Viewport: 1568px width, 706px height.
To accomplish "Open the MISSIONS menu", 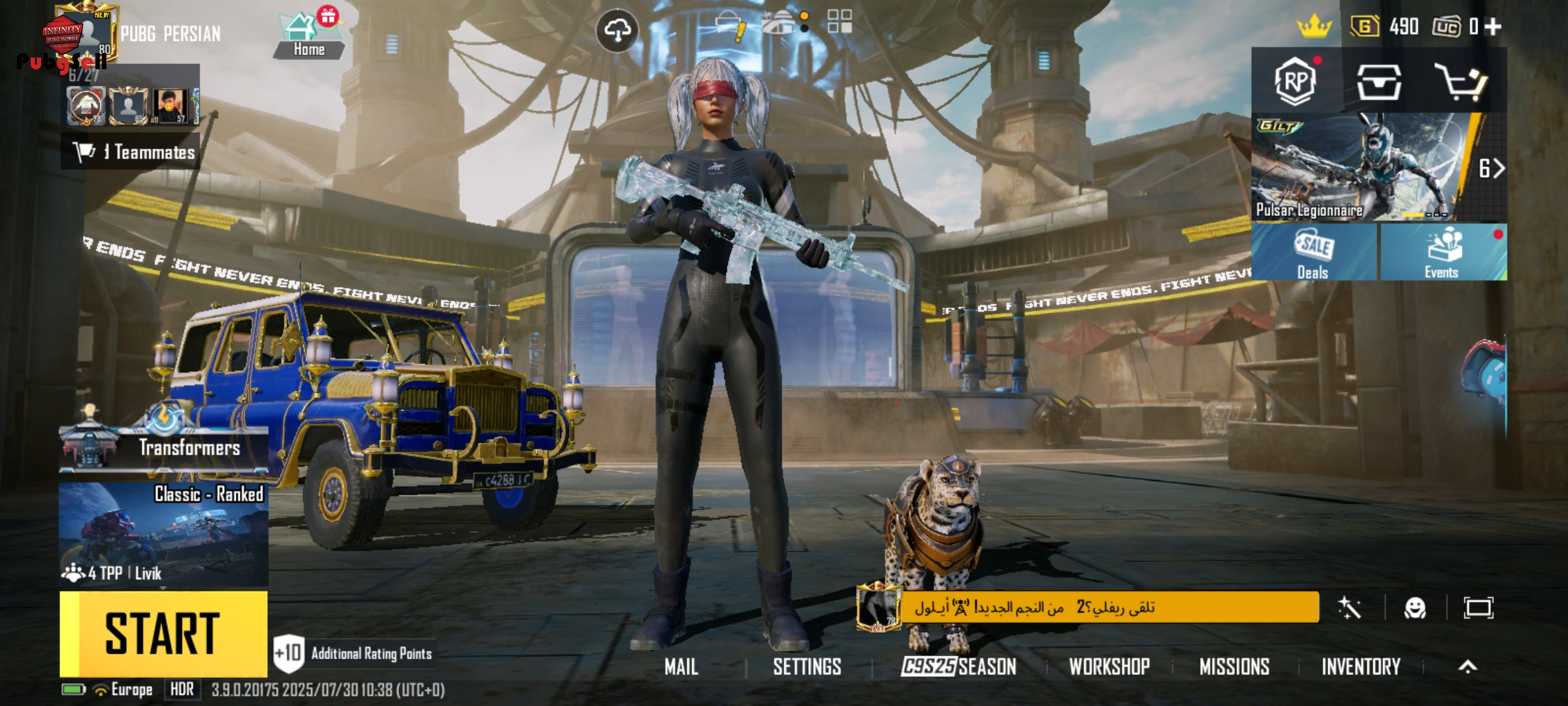I will (1234, 667).
